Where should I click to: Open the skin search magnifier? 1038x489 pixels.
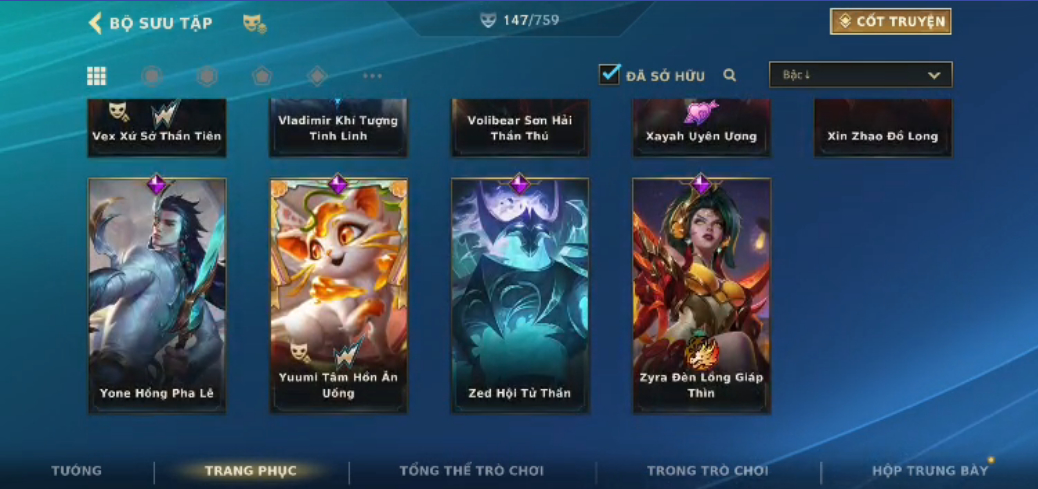coord(730,75)
